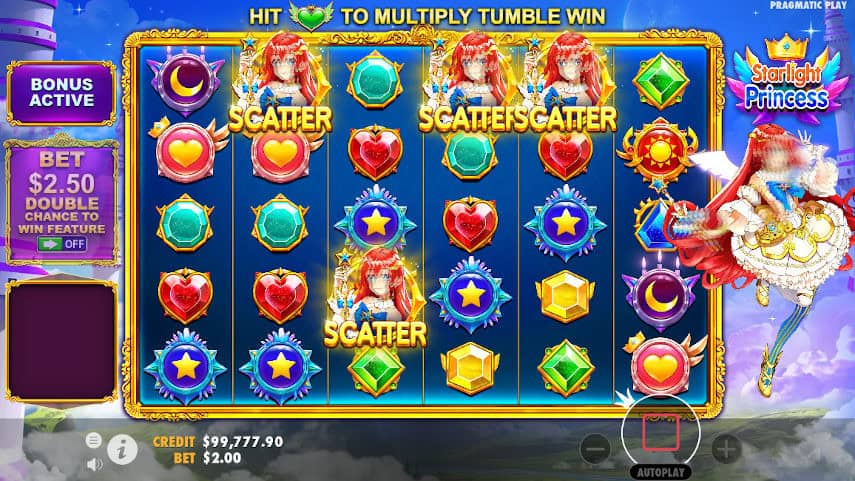Click the Bonus Active panel
Viewport: 855px width, 481px height.
pos(62,92)
